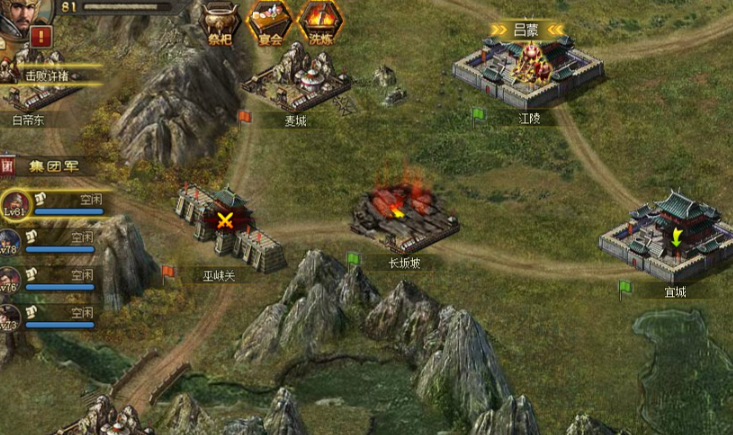Open the 洗炼 refining icon
The image size is (733, 435).
tap(319, 21)
